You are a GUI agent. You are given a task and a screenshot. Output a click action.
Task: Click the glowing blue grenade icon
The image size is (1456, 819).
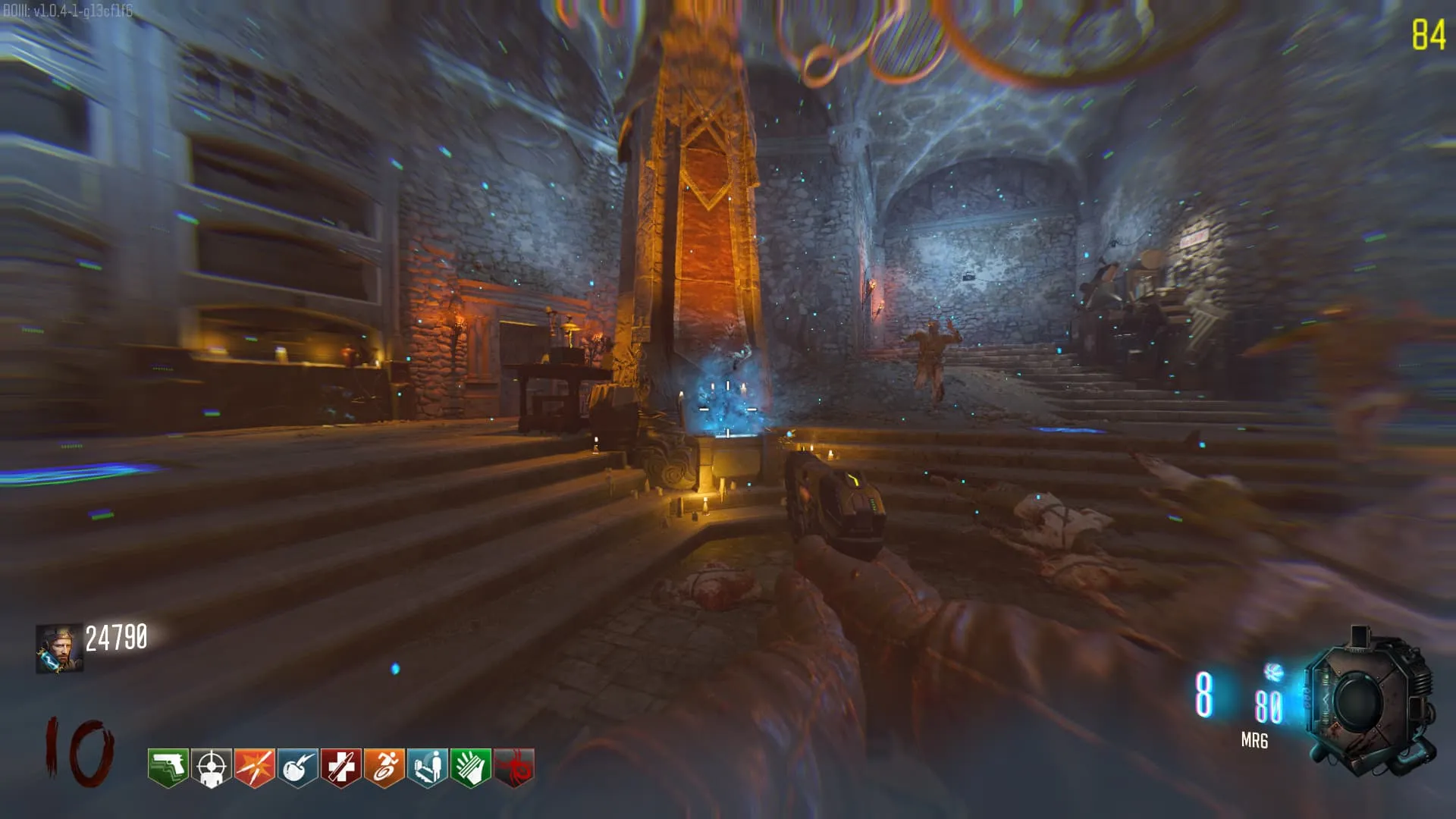(1272, 671)
